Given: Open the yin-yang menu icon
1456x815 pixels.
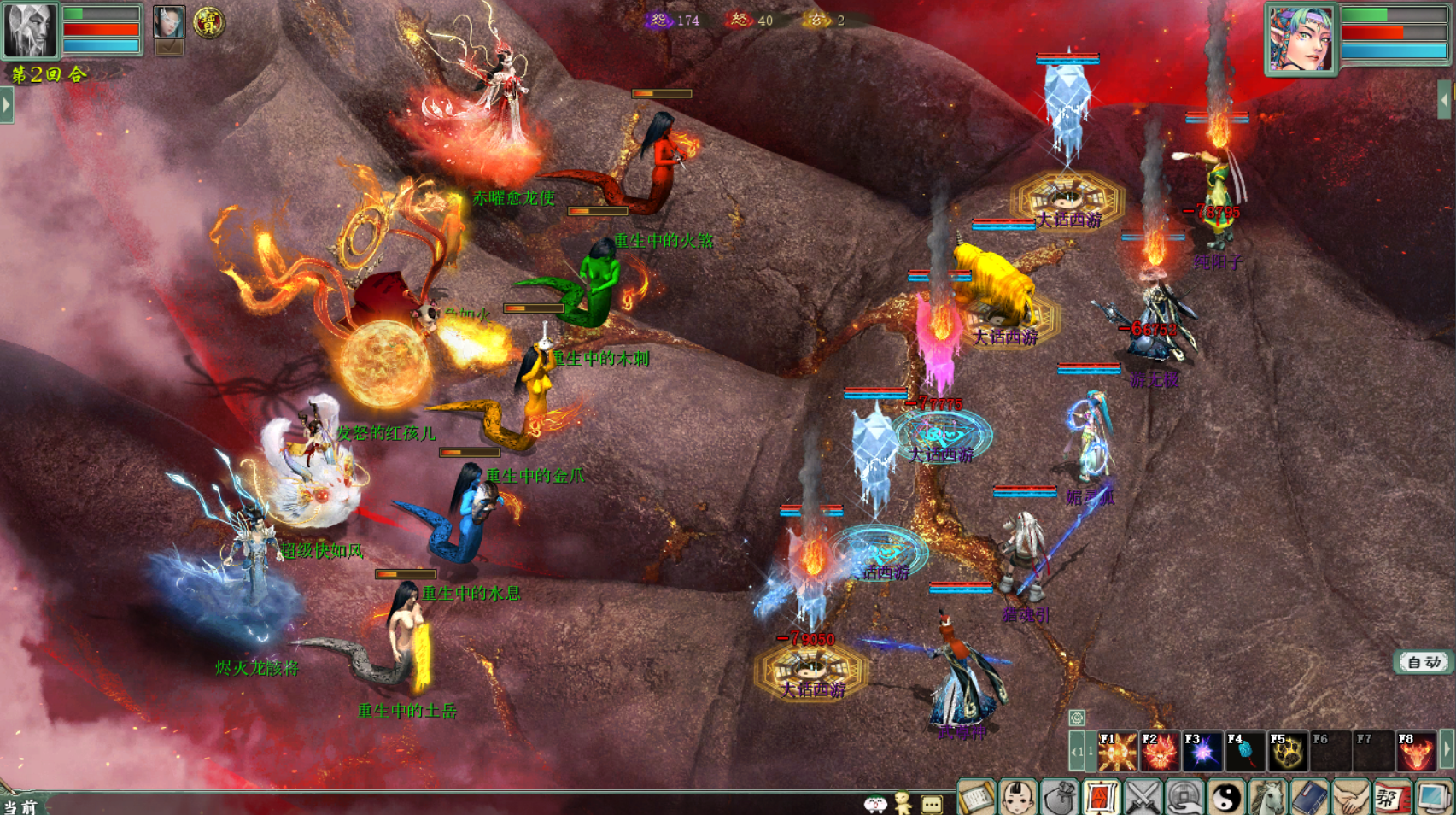Looking at the screenshot, I should coord(1226,799).
